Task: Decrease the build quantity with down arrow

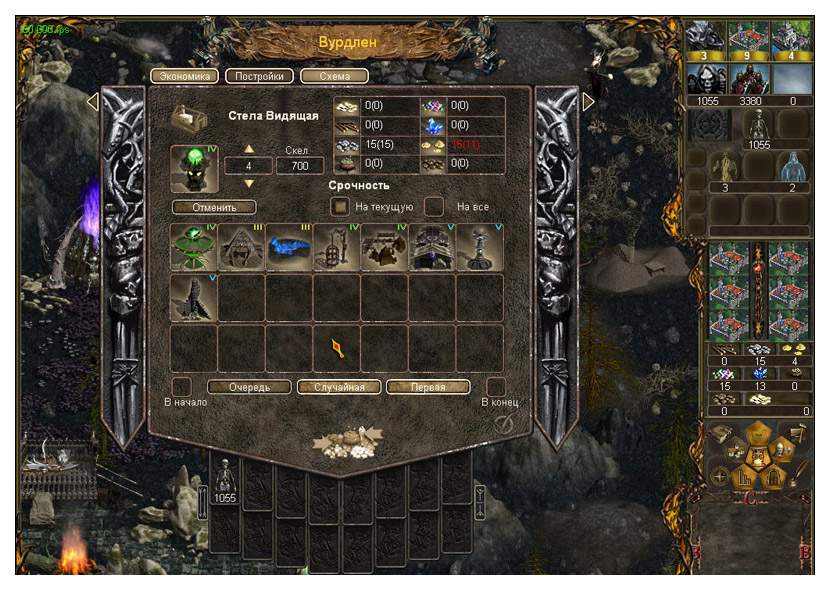Action: point(250,184)
